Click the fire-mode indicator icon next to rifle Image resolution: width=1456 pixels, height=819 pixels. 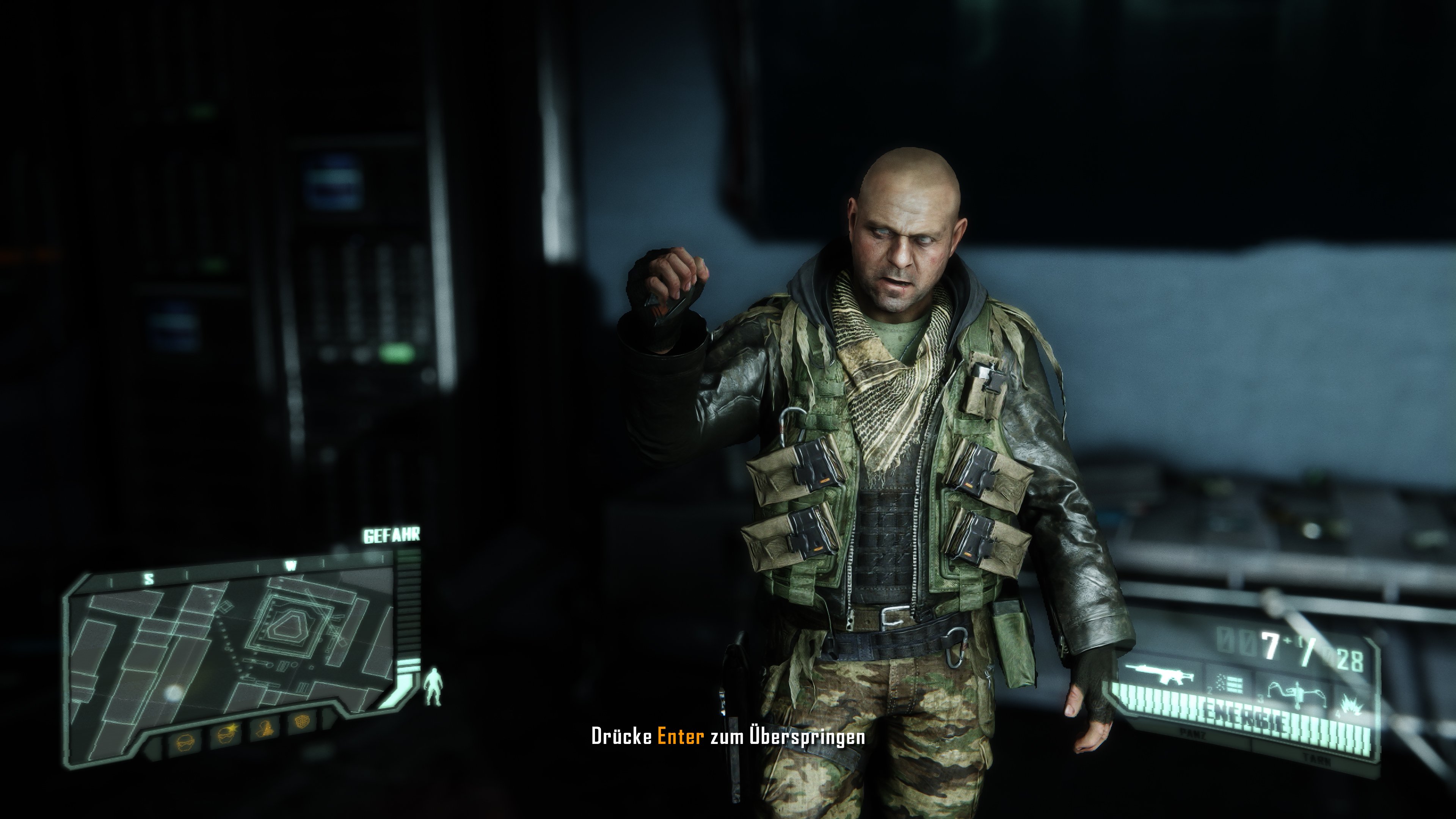pyautogui.click(x=1230, y=684)
